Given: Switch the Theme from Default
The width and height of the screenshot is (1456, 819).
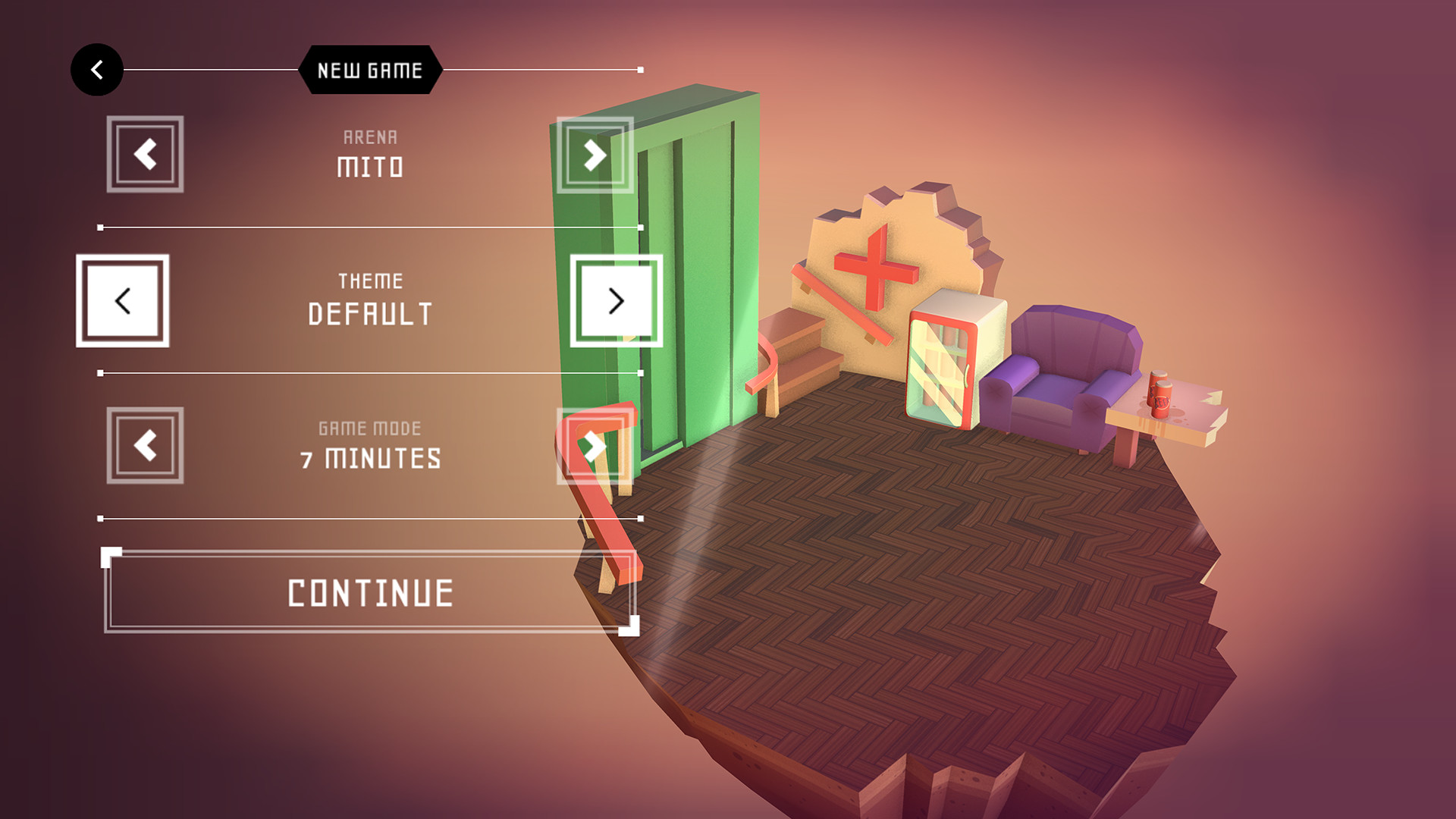Looking at the screenshot, I should coord(614,302).
